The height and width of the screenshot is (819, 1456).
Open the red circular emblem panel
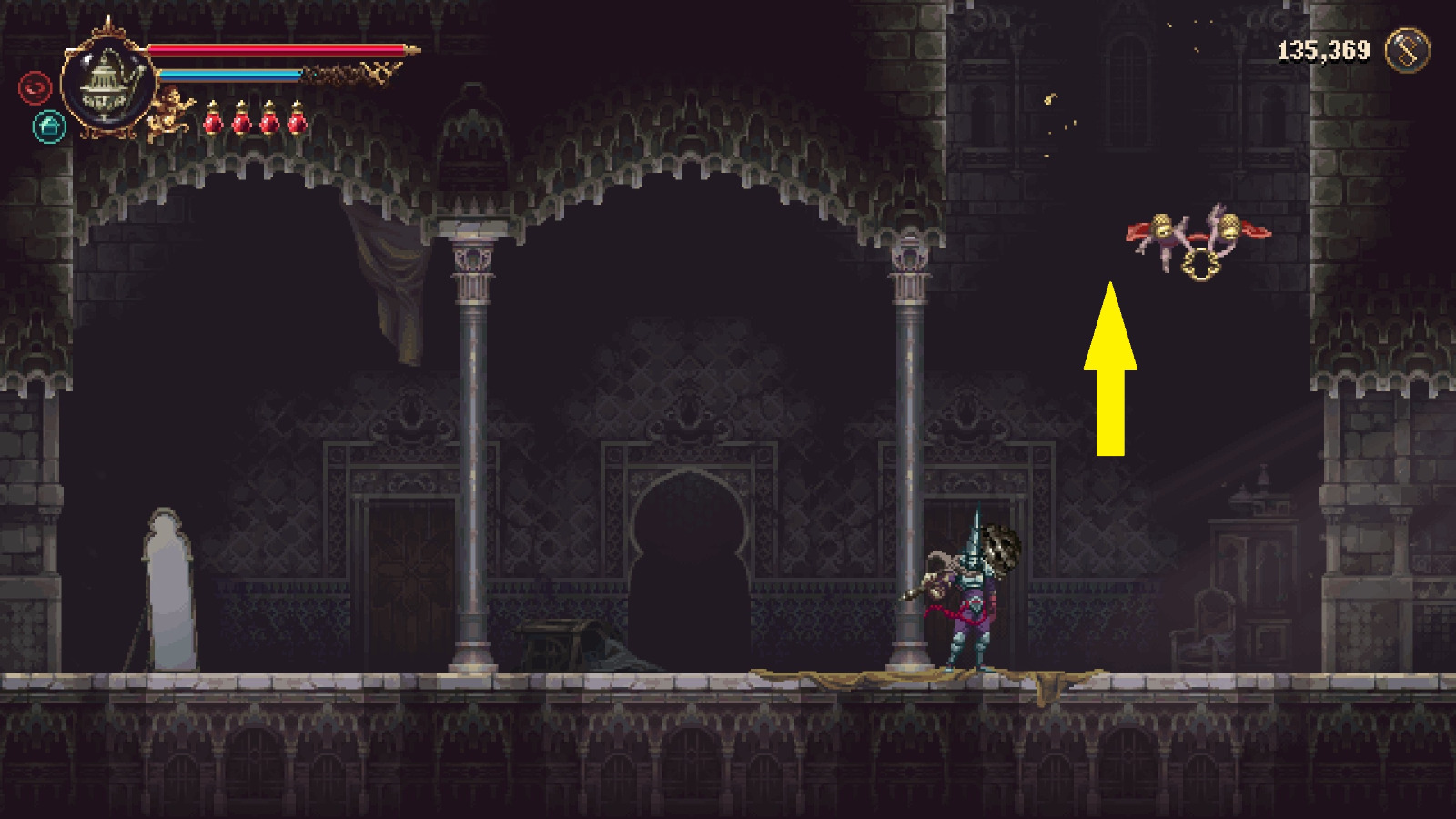coord(35,87)
